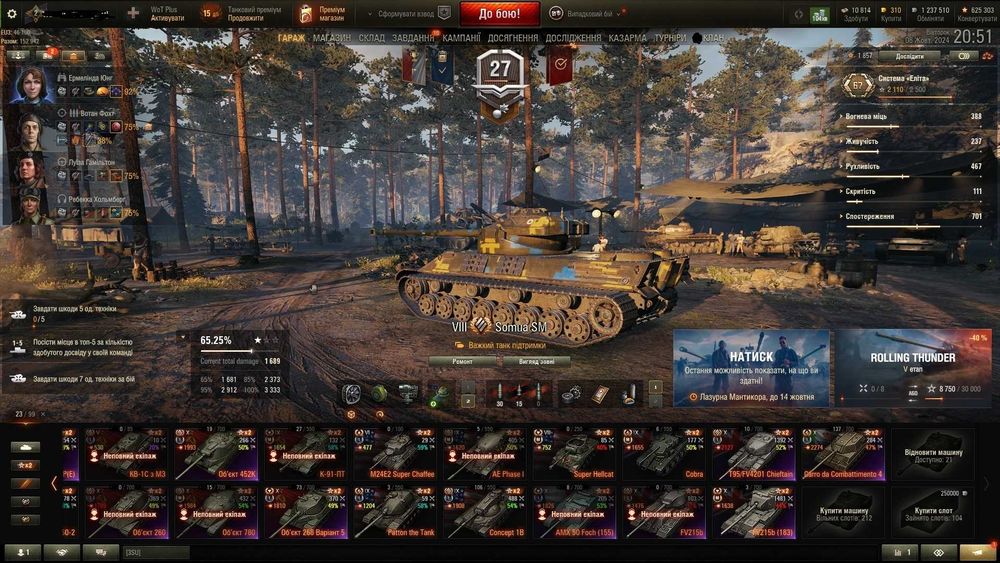Open the ДОСЯГНЕННЯ achievements tab
The image size is (1000, 563).
point(514,38)
